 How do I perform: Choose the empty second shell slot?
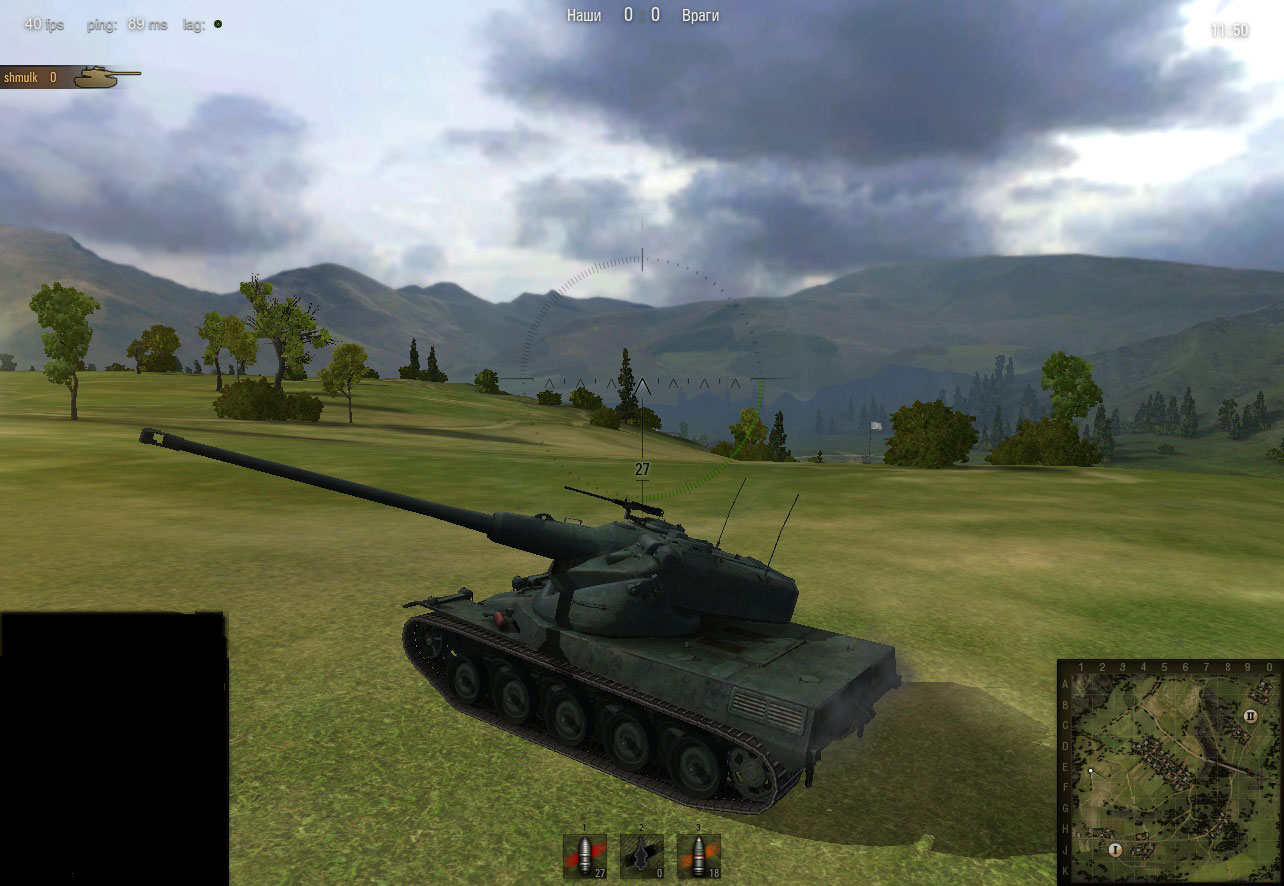coord(642,857)
